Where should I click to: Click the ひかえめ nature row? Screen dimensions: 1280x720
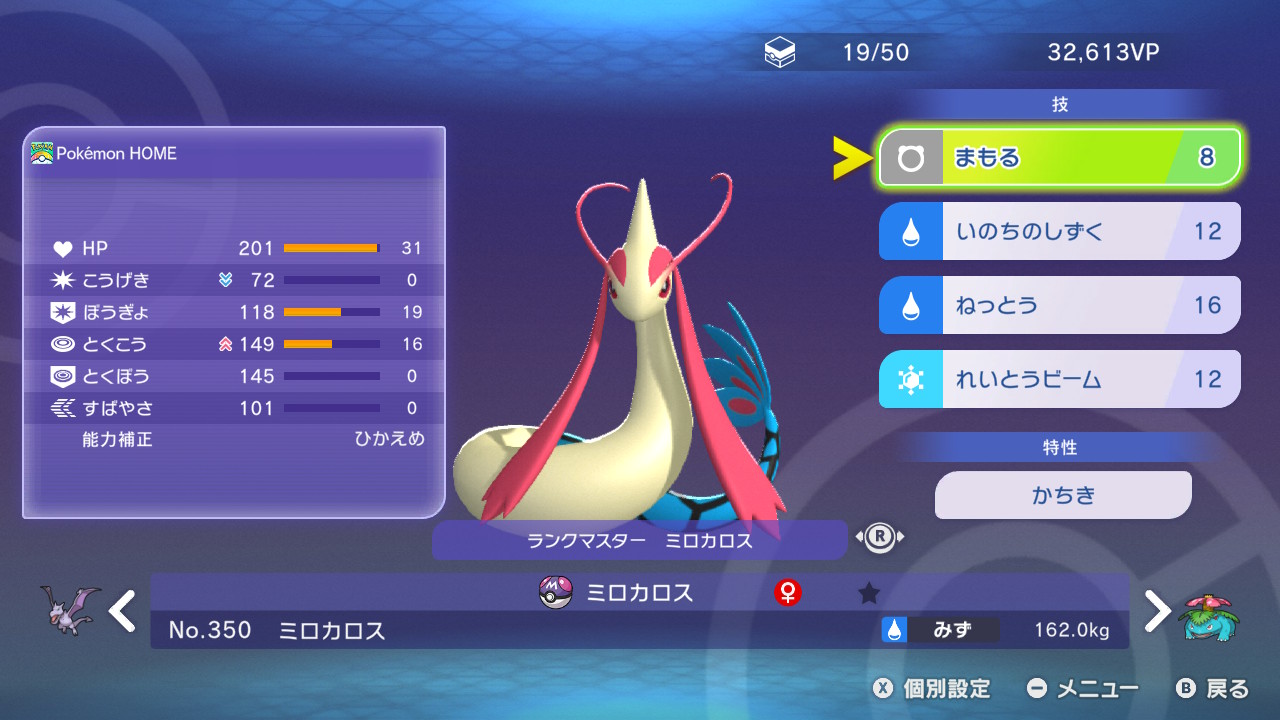[235, 439]
